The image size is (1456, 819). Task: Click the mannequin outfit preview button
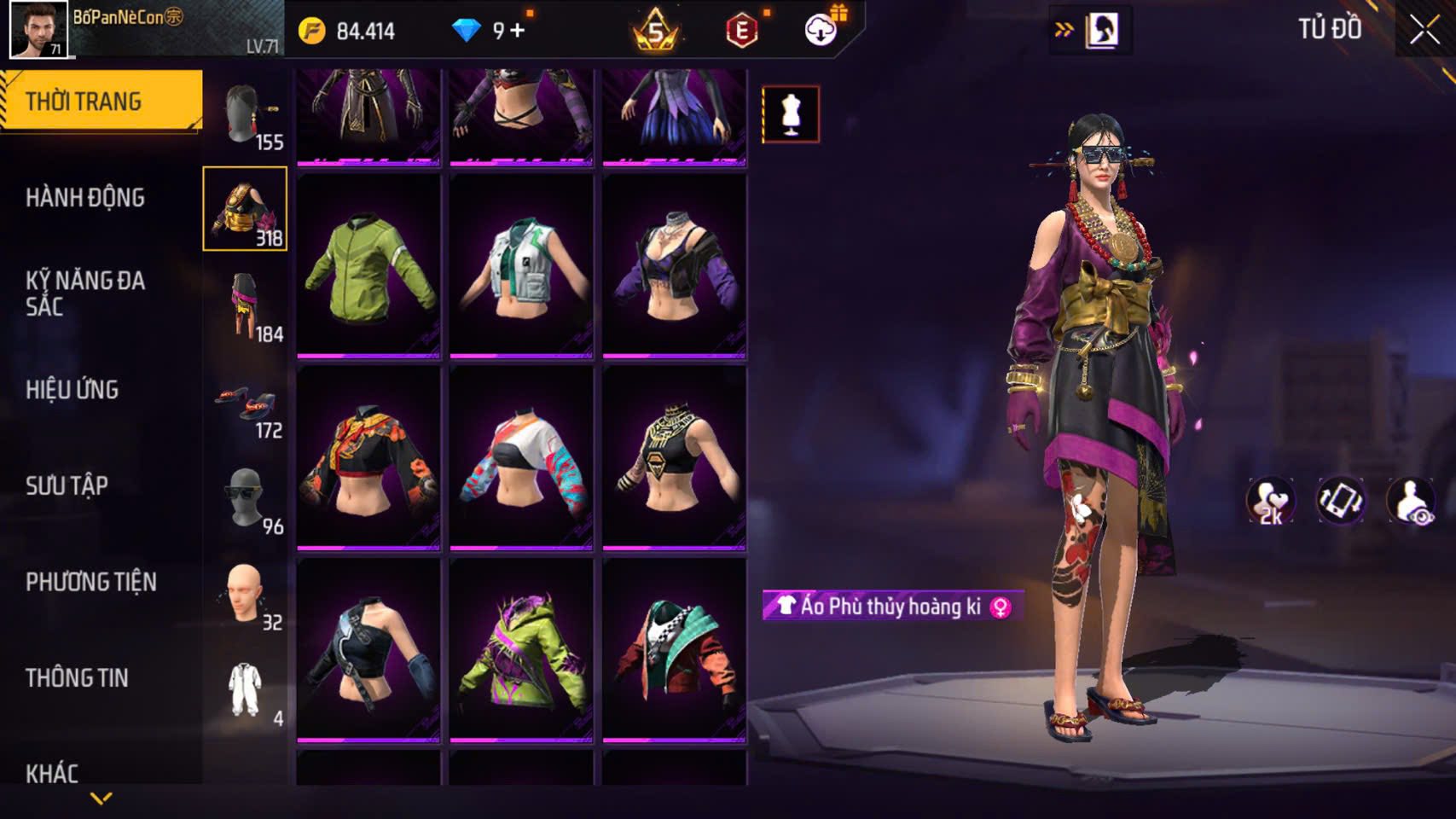(791, 114)
